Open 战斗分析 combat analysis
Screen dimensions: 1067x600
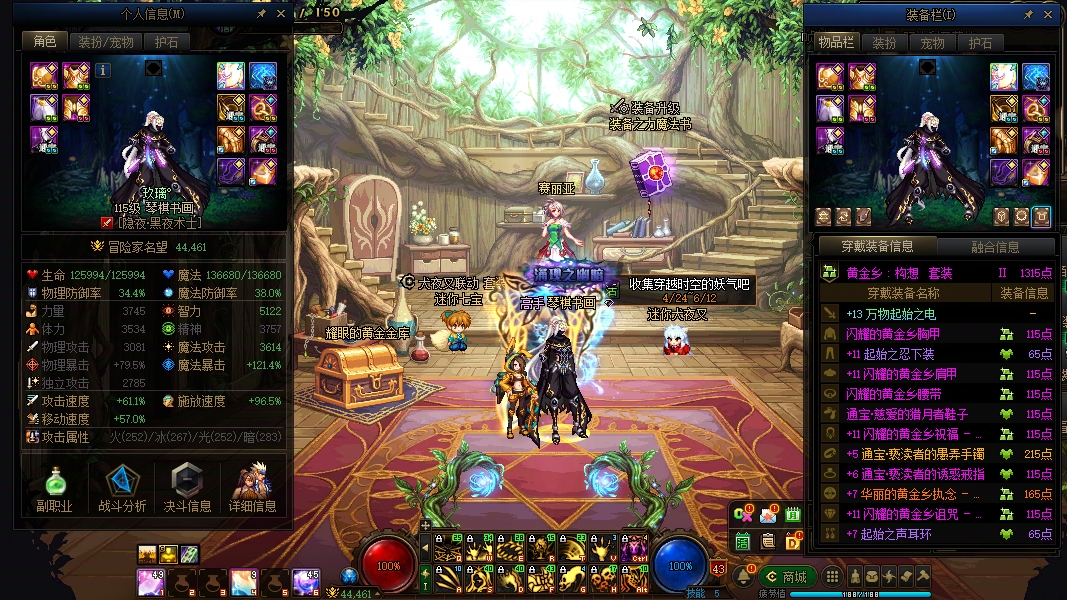[x=123, y=488]
